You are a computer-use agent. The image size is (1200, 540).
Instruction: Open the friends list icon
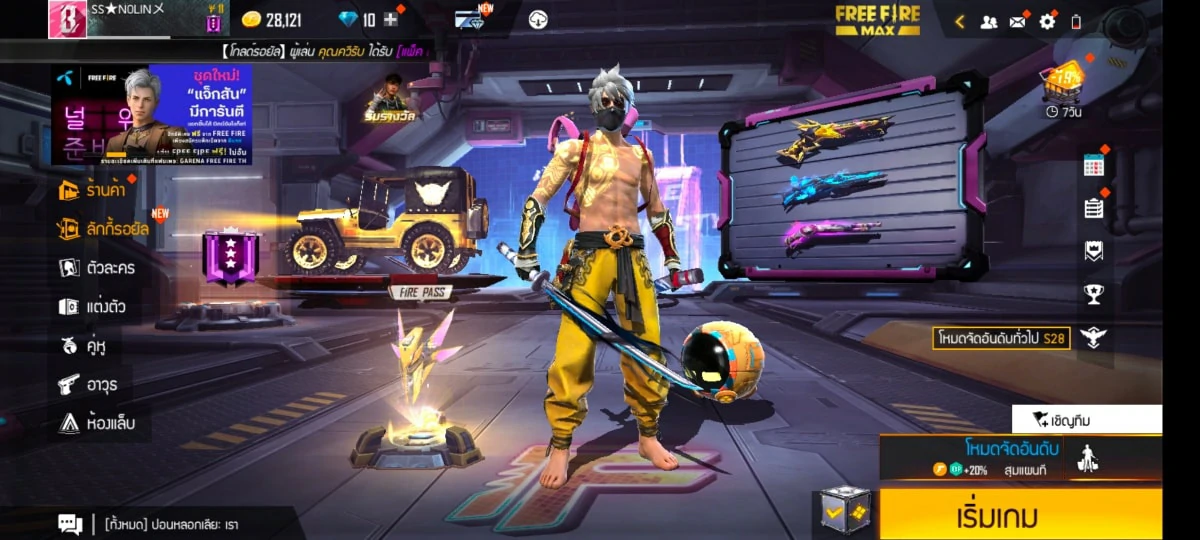(988, 21)
